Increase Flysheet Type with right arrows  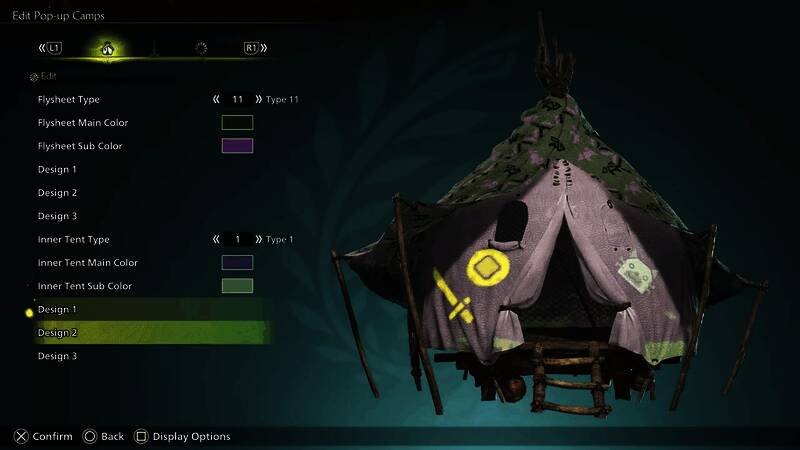click(259, 100)
